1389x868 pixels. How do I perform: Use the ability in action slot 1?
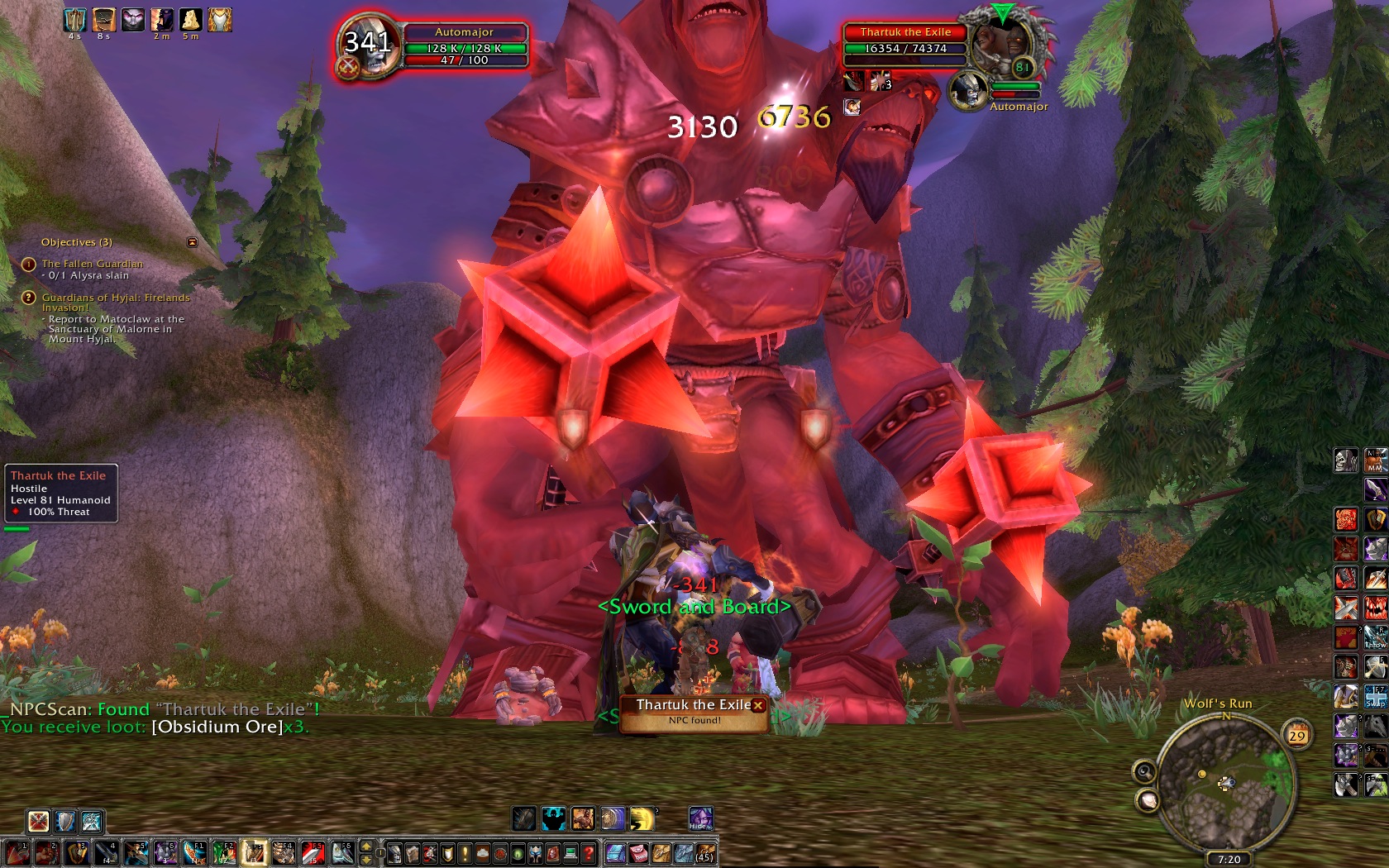click(17, 852)
